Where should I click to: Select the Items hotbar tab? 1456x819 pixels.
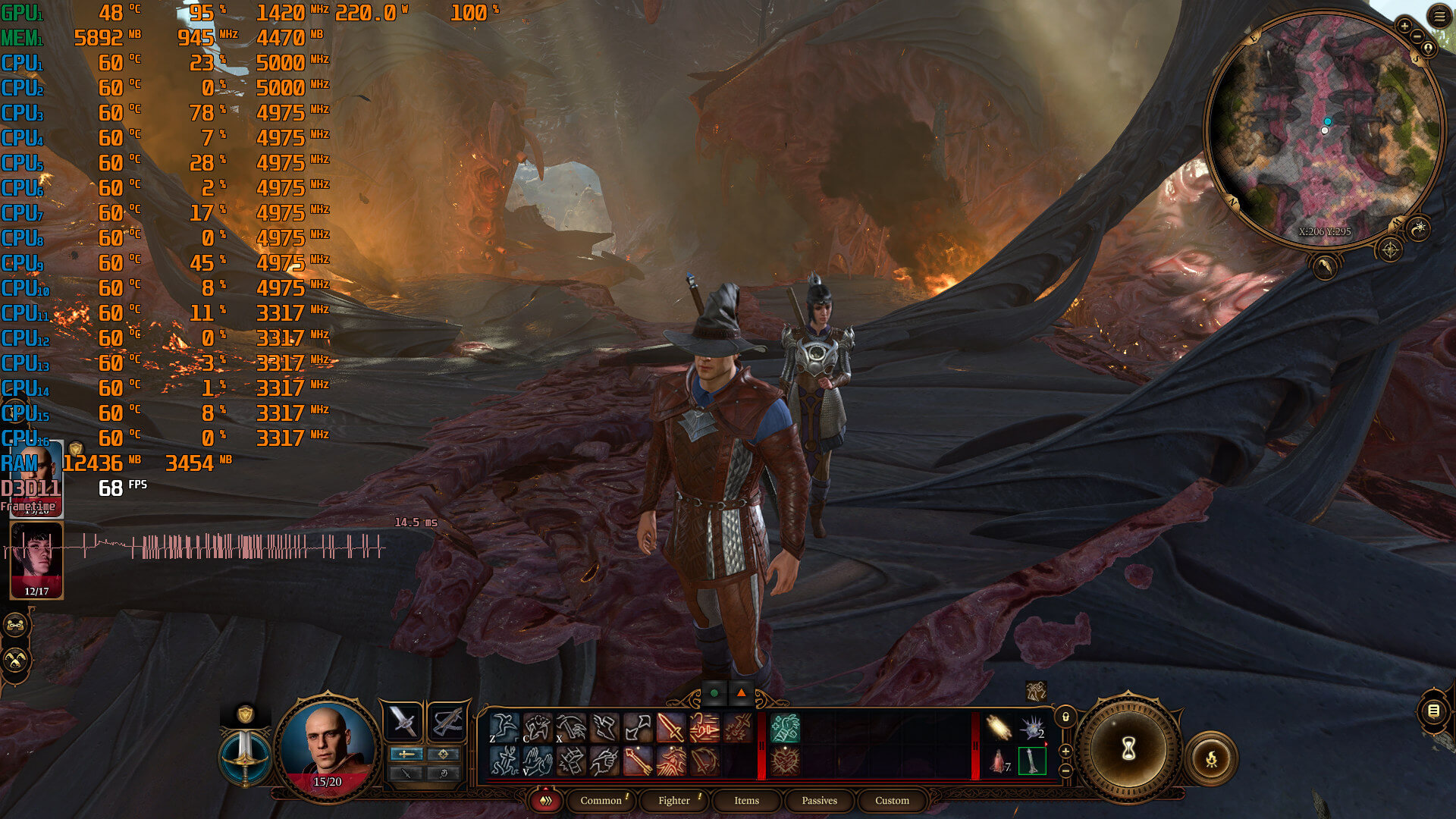click(x=746, y=800)
